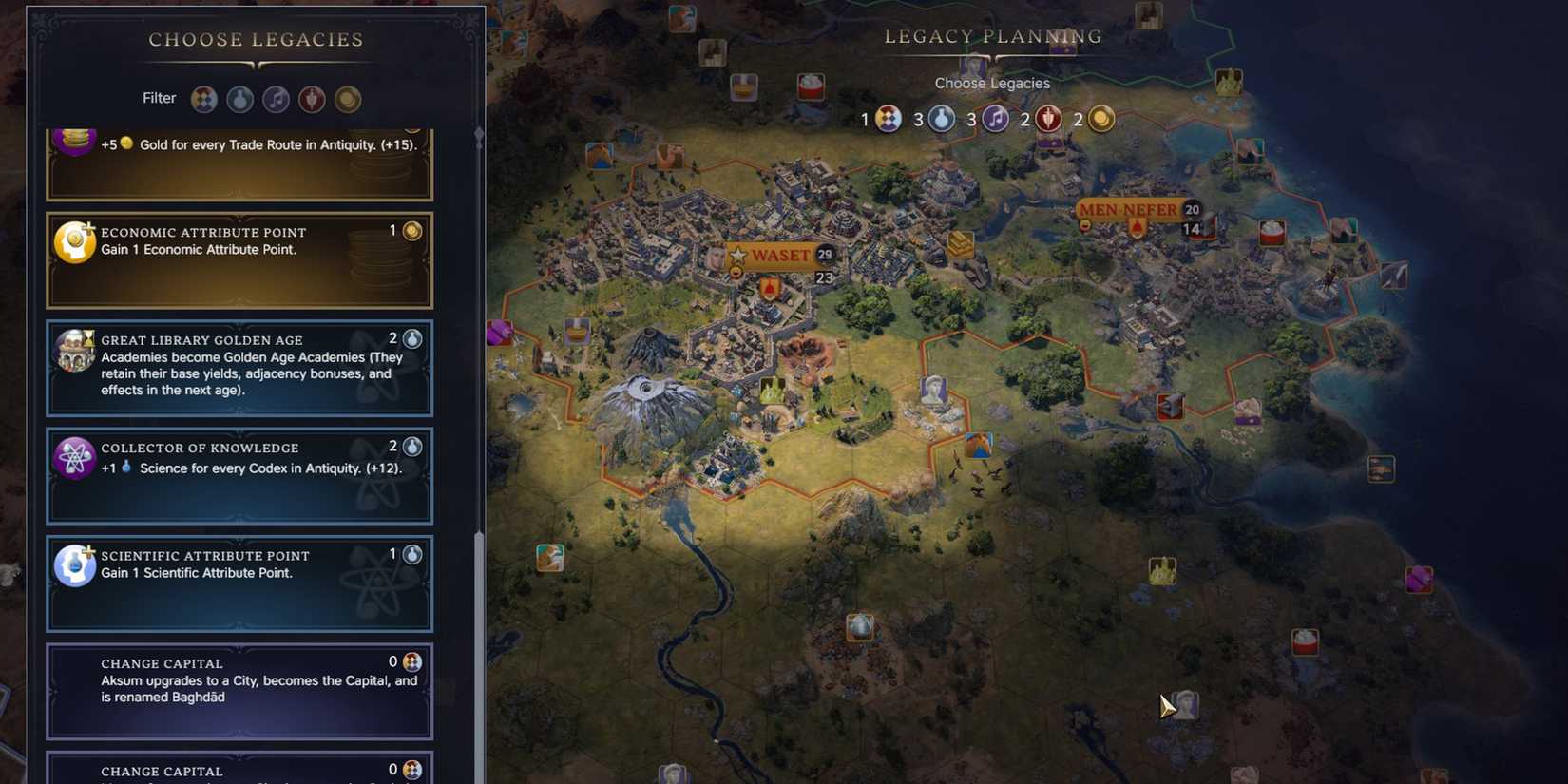Open the Great Library Golden Age legacy description

(238, 369)
